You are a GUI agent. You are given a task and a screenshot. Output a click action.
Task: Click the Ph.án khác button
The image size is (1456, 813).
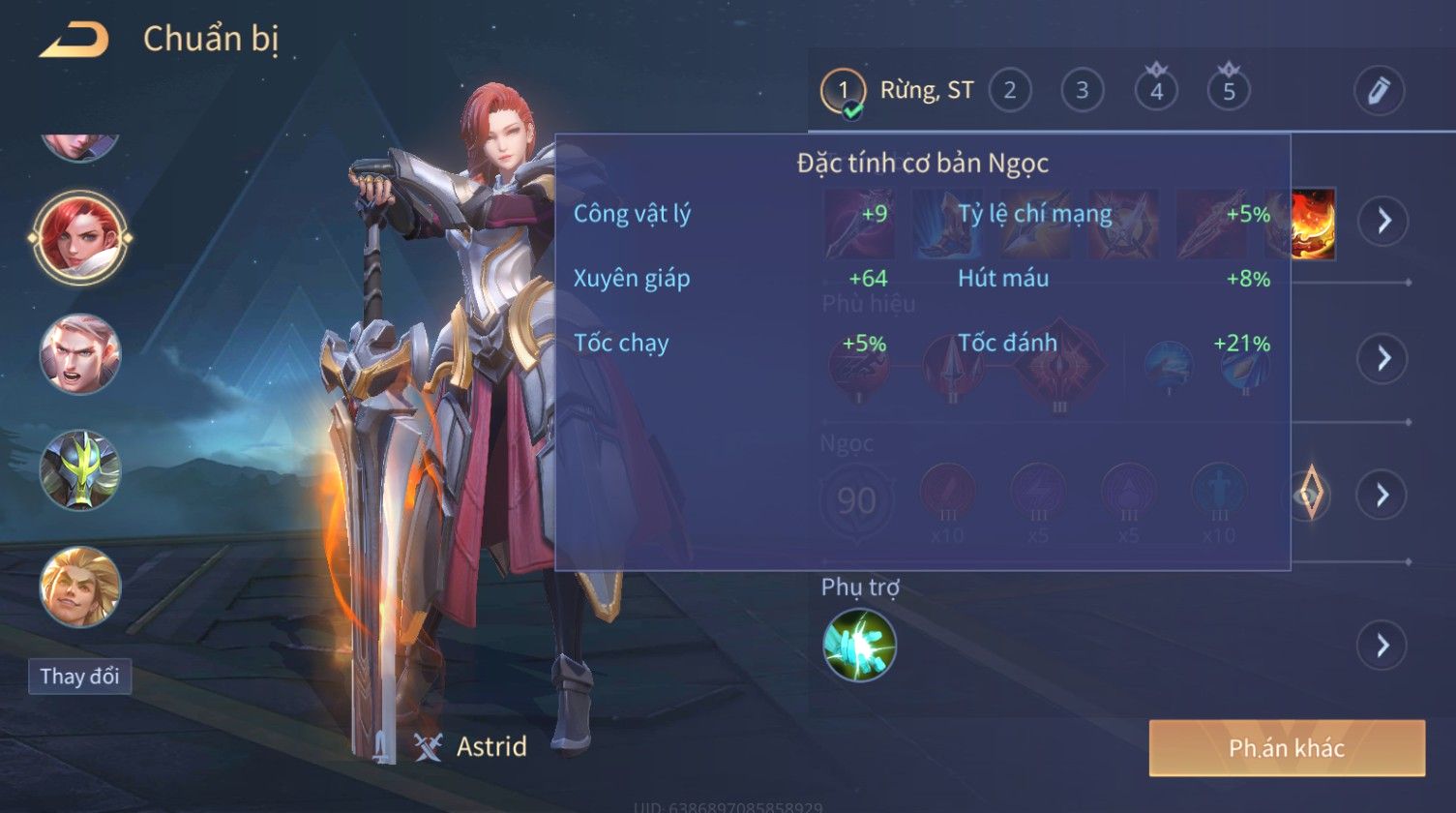tap(1287, 747)
